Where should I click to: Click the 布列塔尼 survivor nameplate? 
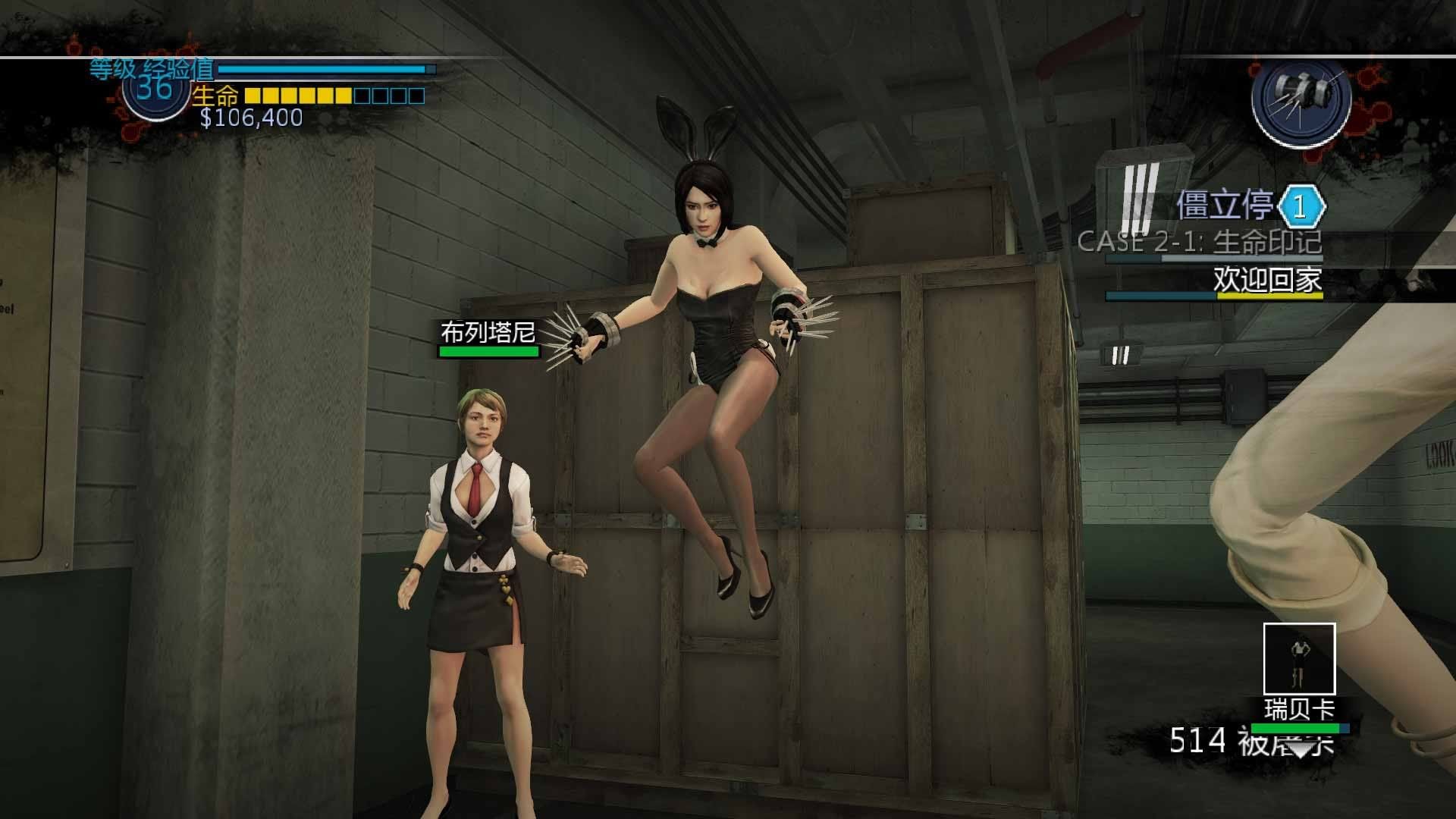pyautogui.click(x=488, y=333)
